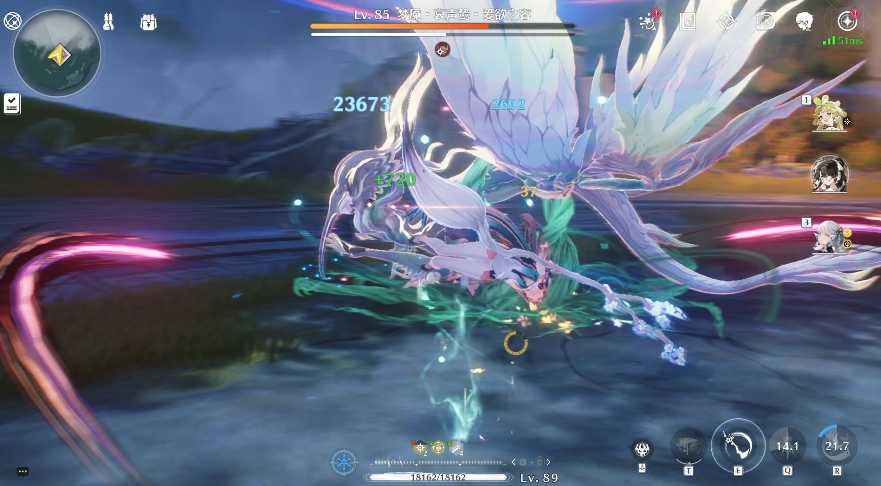
Task: Switch to the blonde first party character
Action: pos(829,117)
